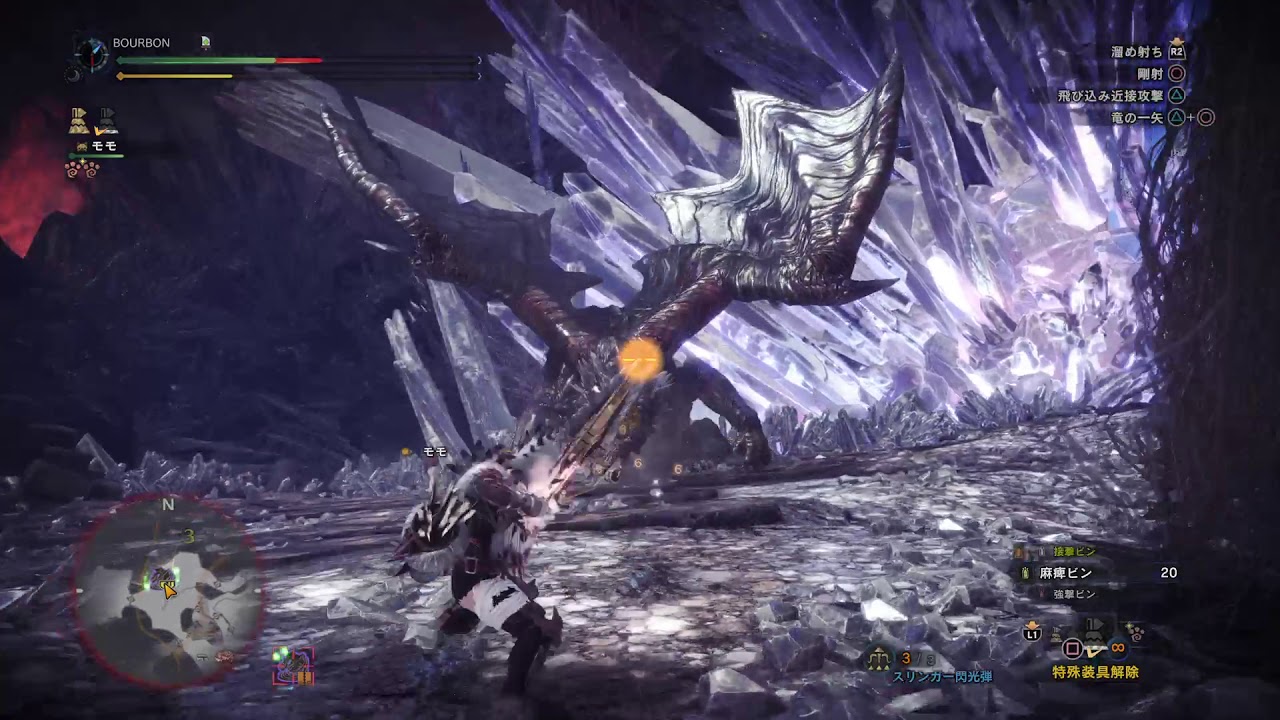The height and width of the screenshot is (720, 1280).
Task: Select the target monster icon beside minimap
Action: click(x=293, y=666)
